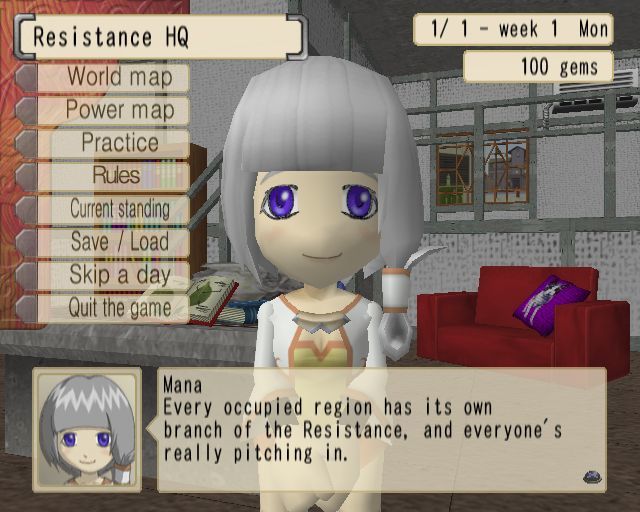The height and width of the screenshot is (512, 640).
Task: Advance Mana's dialogue with the corner gem icon
Action: click(x=590, y=478)
